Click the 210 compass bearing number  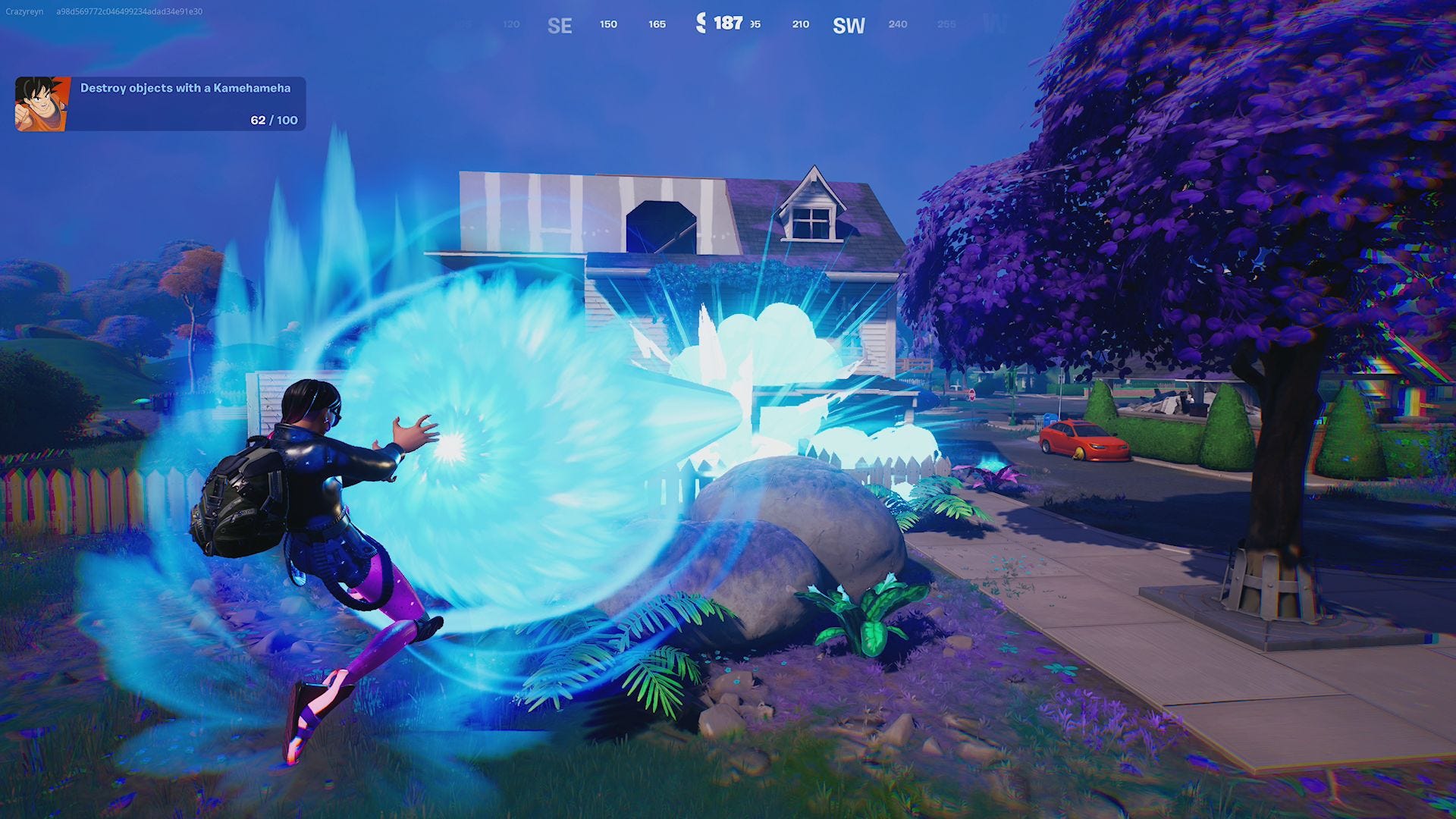click(800, 24)
